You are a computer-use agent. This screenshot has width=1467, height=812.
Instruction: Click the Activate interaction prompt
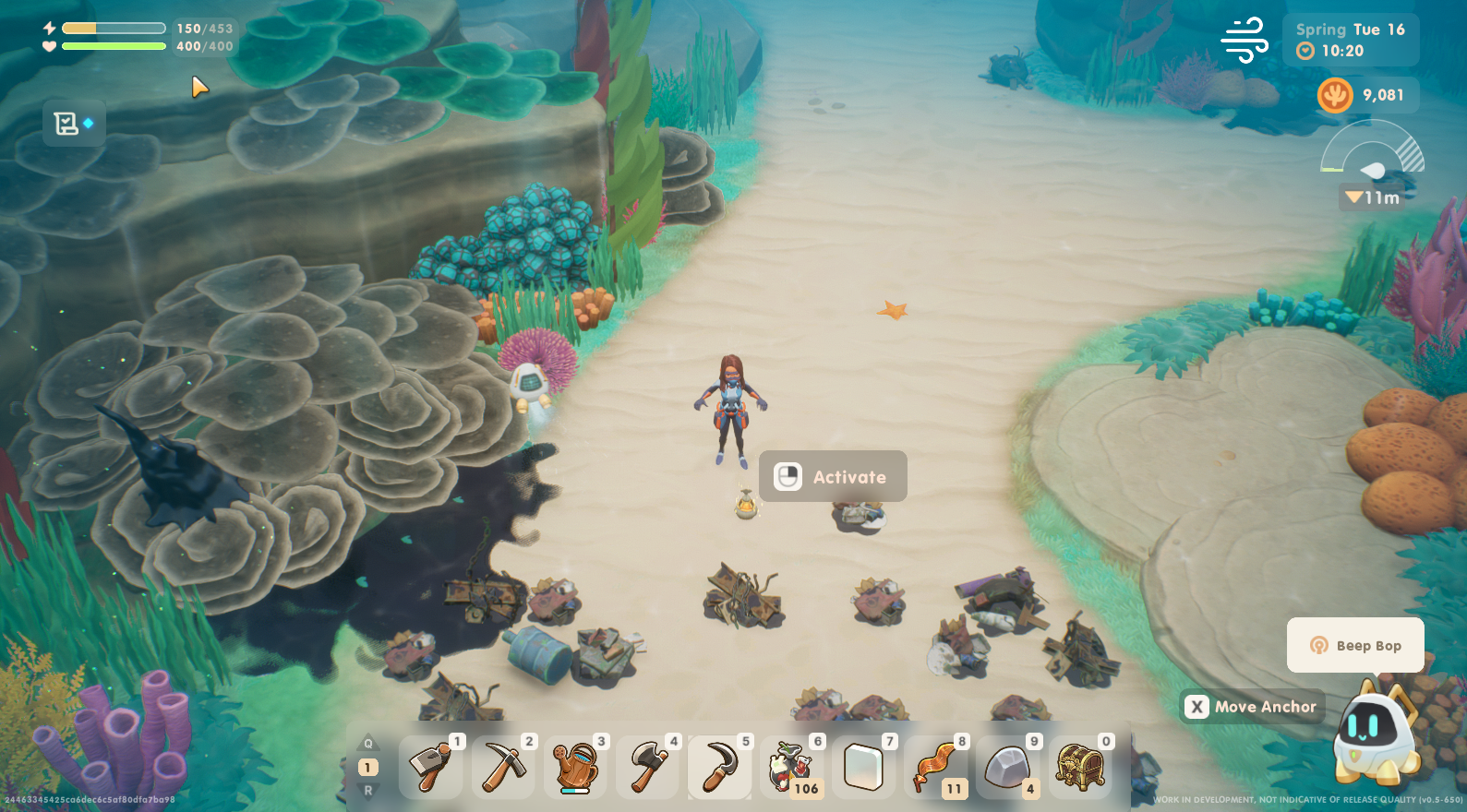click(x=833, y=477)
